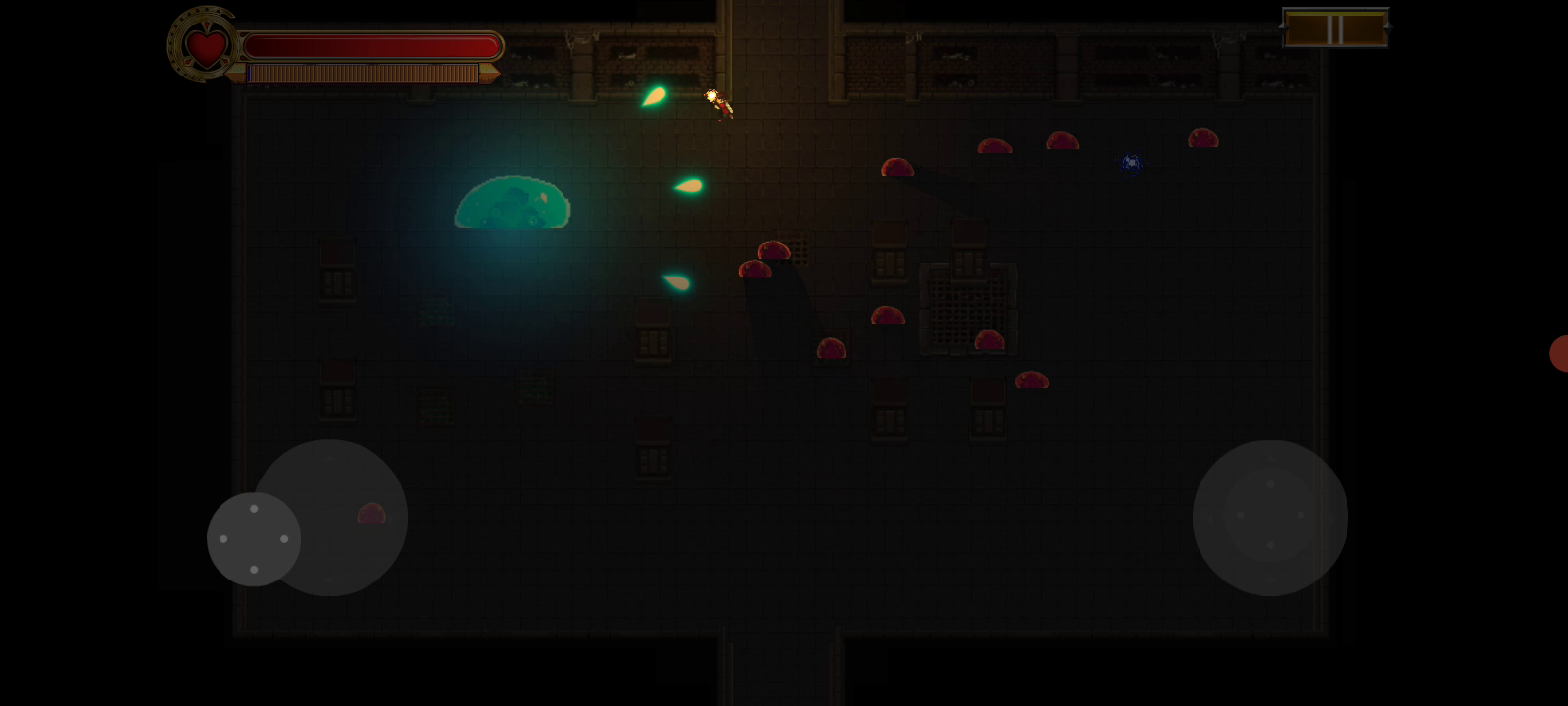Tap the glowing green fireball projectile mid-screen
This screenshot has height=706, width=1568.
[x=688, y=186]
